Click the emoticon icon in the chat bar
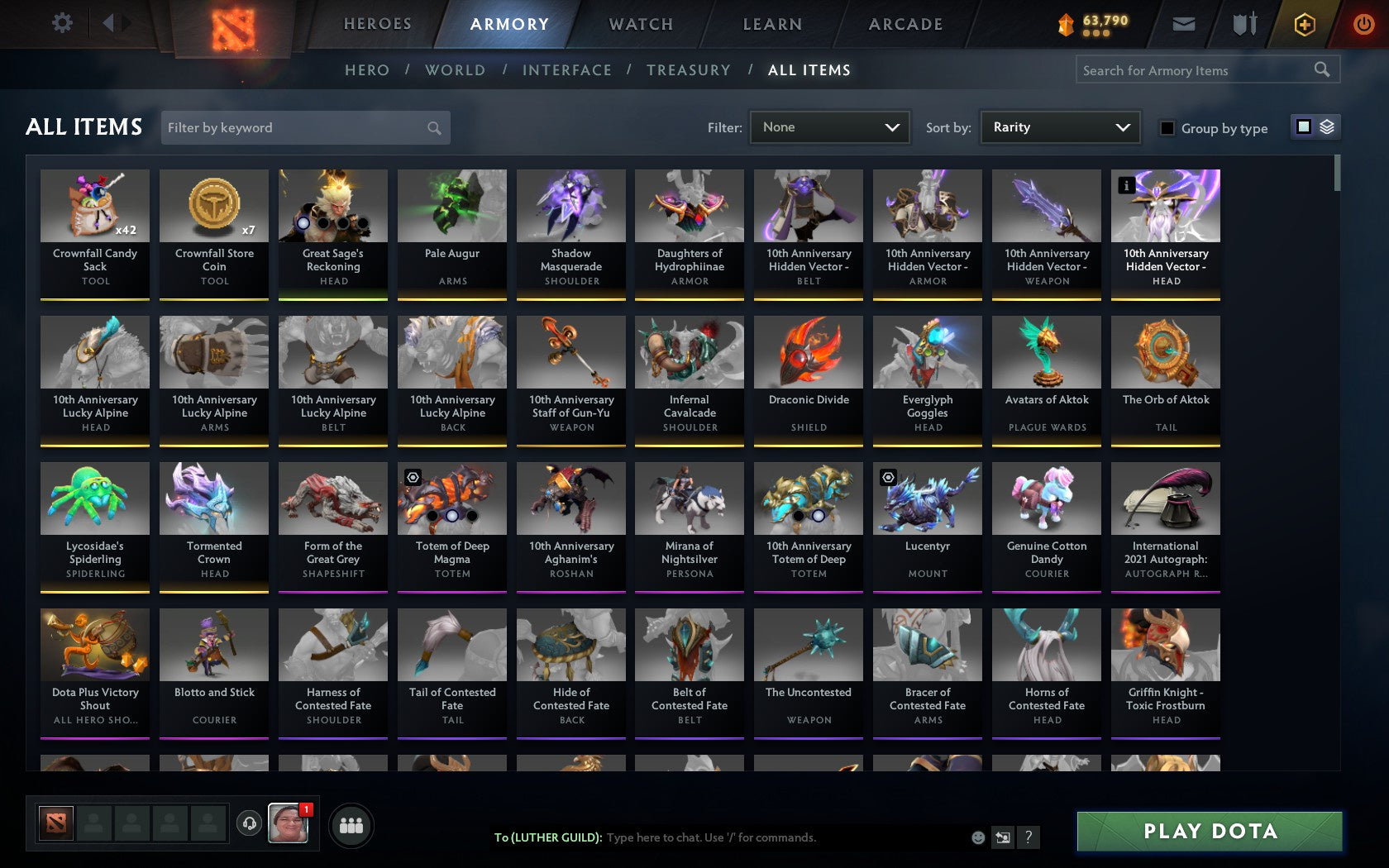The width and height of the screenshot is (1389, 868). click(978, 837)
